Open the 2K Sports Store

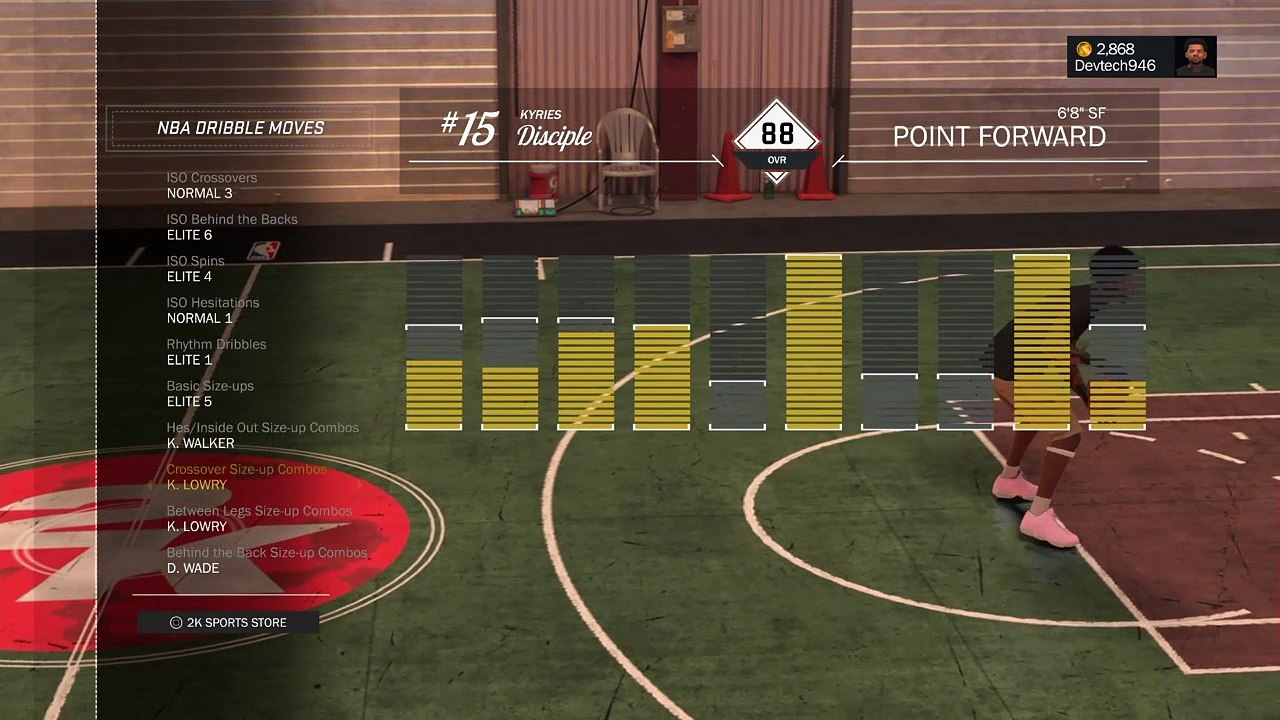[x=228, y=622]
